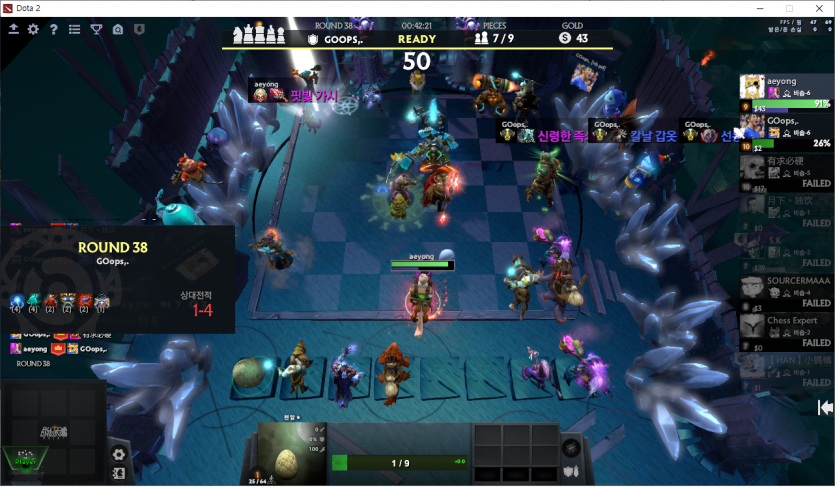
Task: Close the Dota 2 window
Action: 815,8
